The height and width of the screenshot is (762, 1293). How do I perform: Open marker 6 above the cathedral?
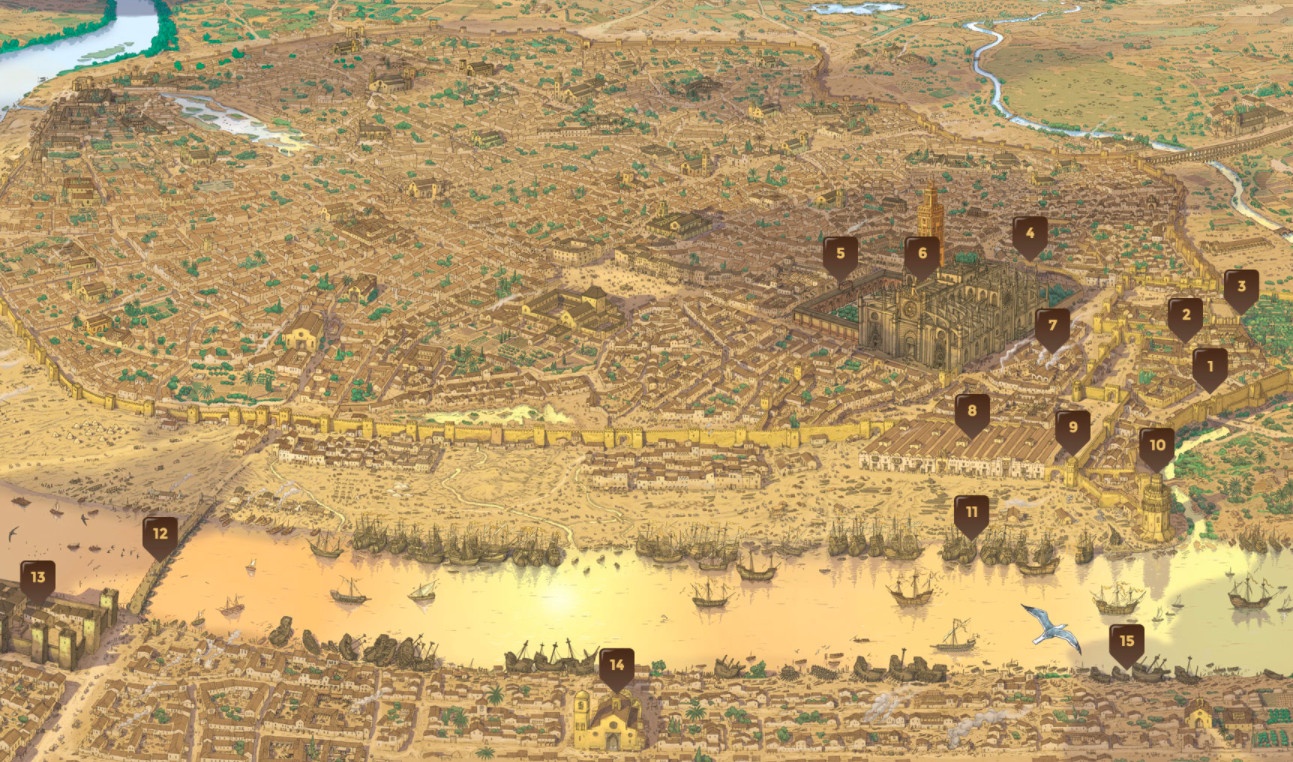(x=922, y=255)
